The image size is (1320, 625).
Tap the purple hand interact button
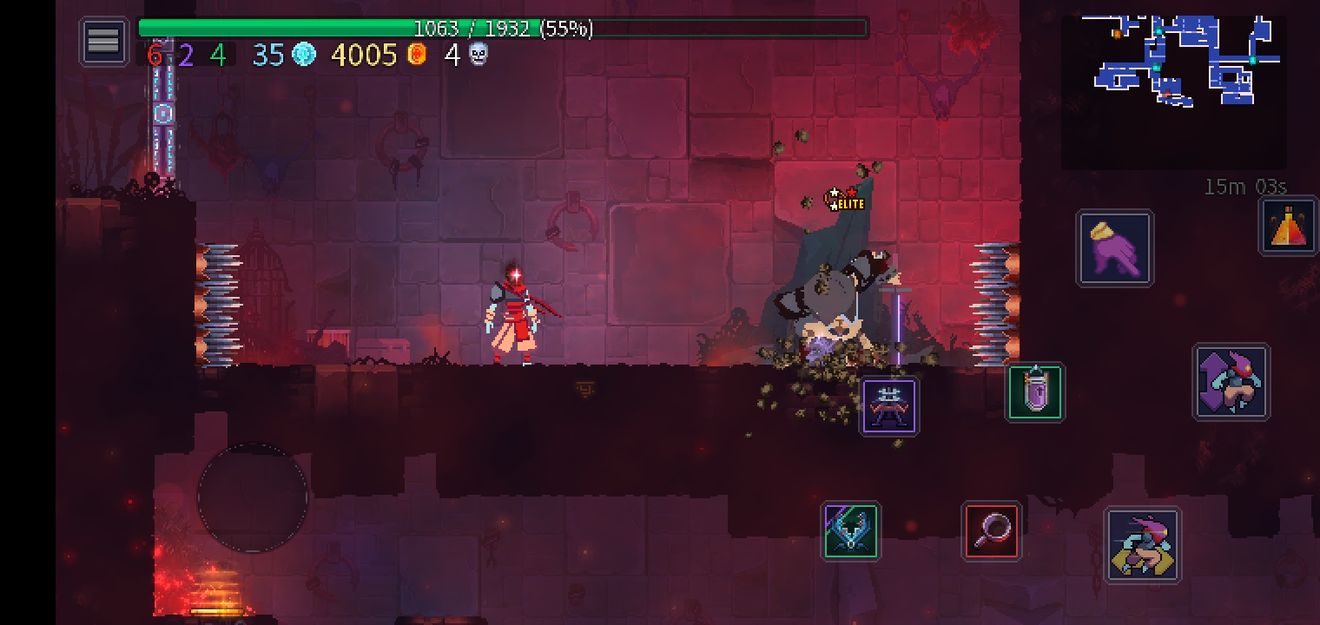(x=1115, y=248)
